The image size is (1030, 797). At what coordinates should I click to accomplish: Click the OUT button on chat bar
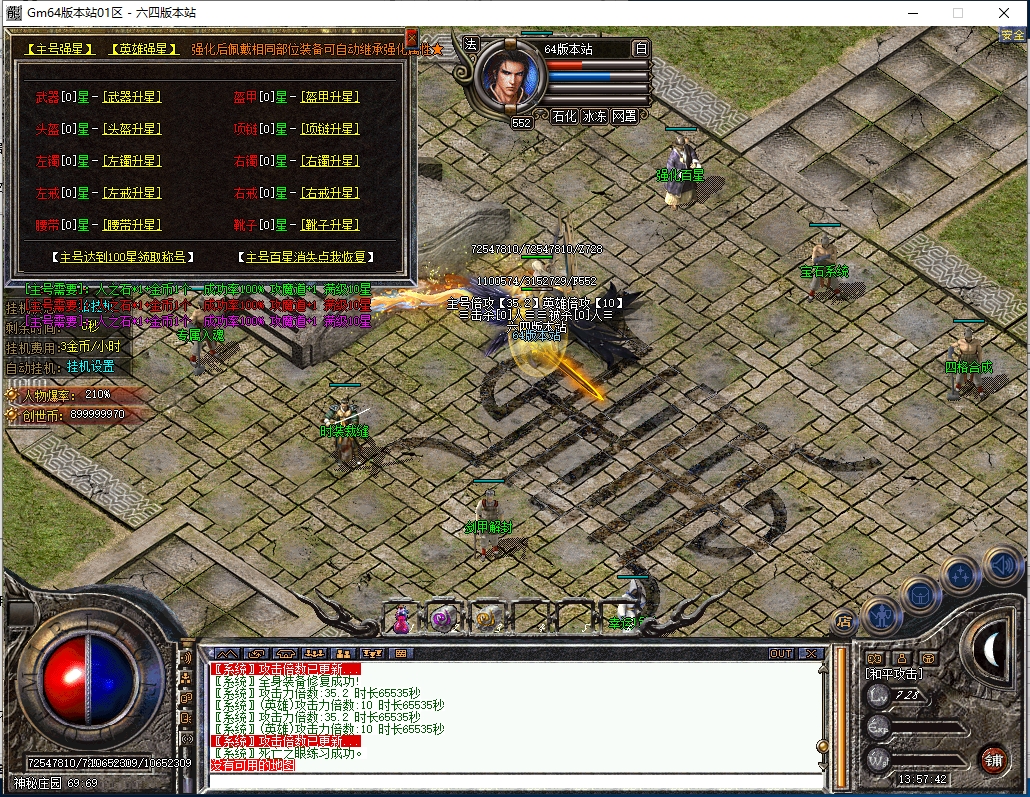click(780, 653)
